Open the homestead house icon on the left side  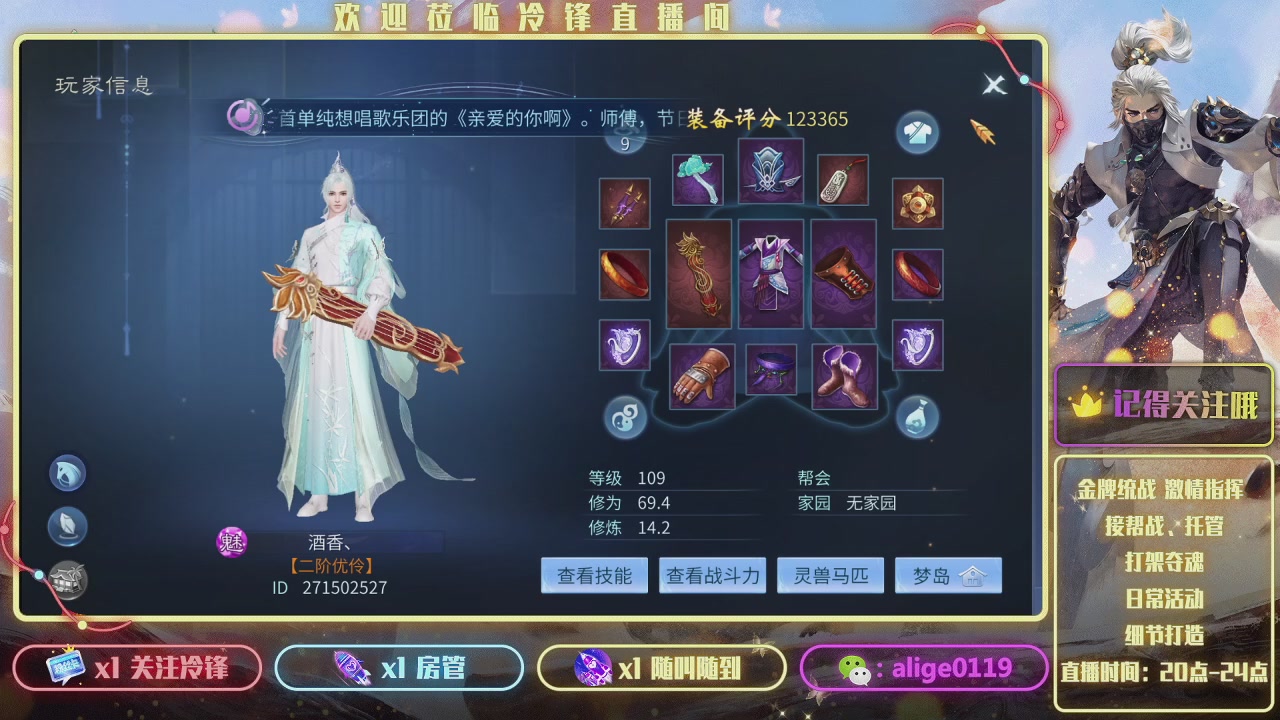[67, 578]
